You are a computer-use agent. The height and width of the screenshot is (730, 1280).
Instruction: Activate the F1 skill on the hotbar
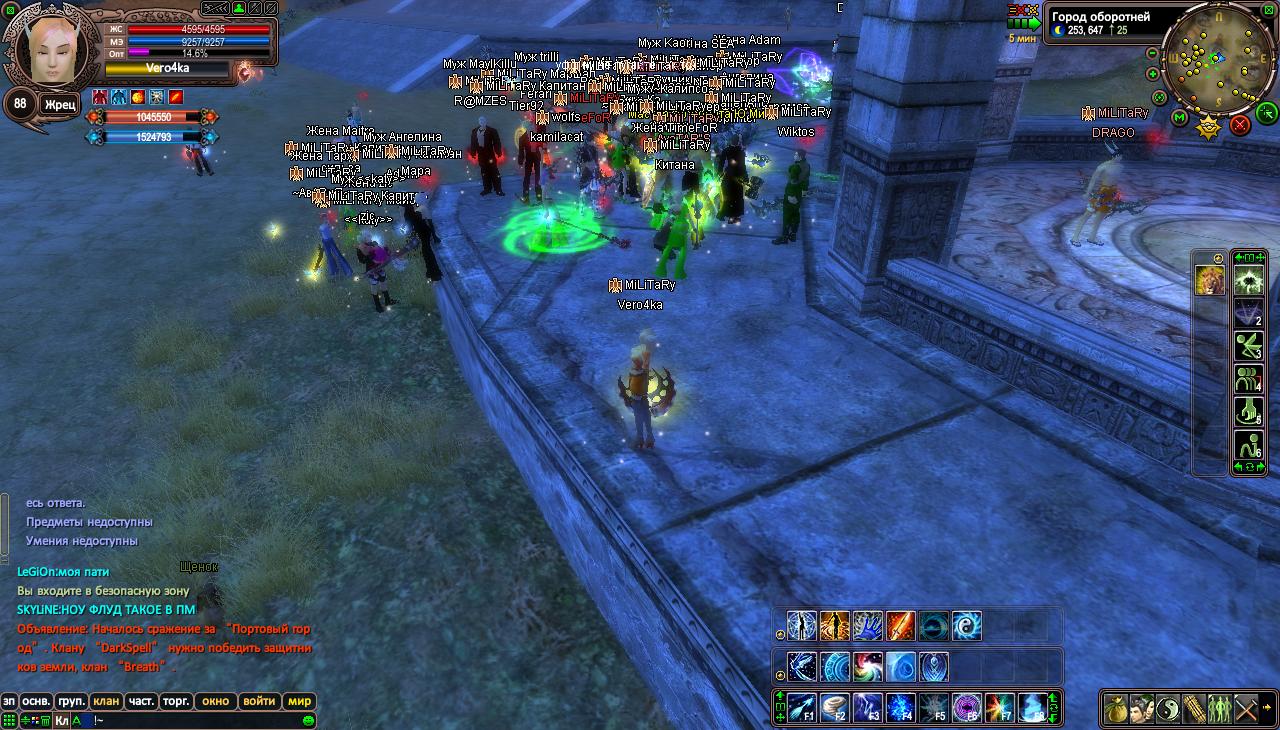tap(802, 707)
